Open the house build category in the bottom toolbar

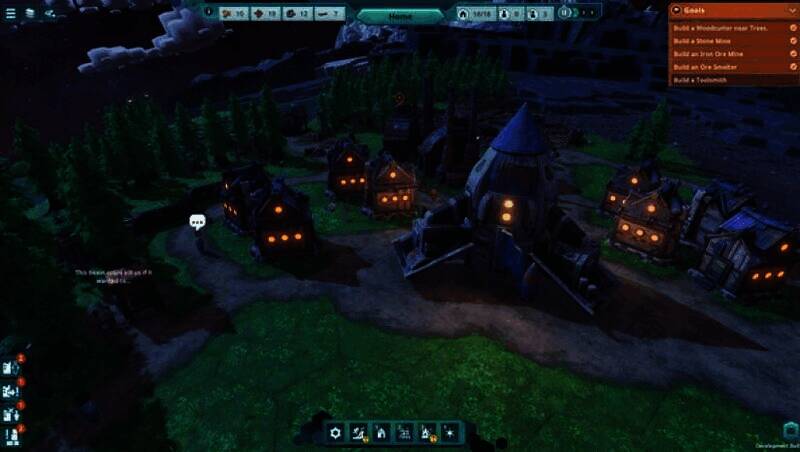[x=380, y=433]
